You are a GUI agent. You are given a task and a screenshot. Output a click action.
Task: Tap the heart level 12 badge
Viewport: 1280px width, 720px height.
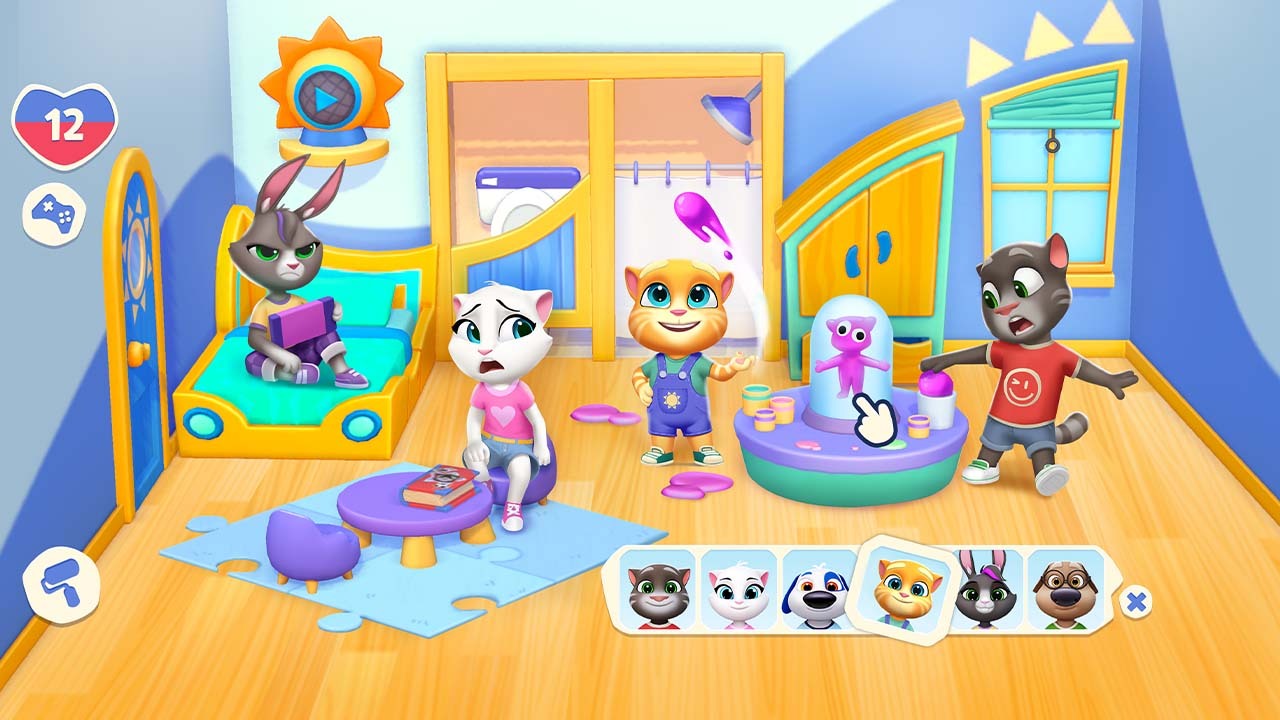64,124
